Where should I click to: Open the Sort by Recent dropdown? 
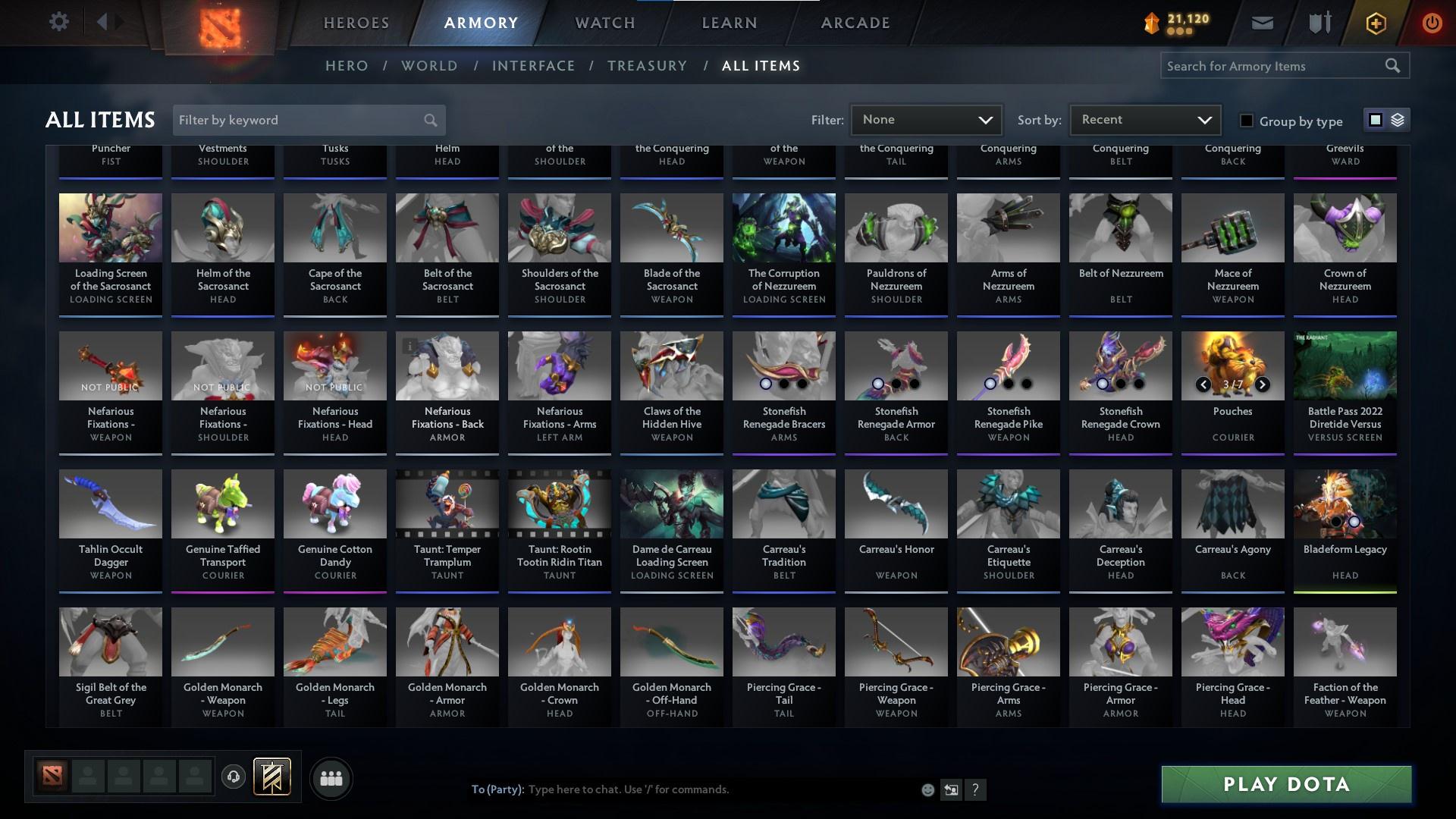tap(1144, 119)
